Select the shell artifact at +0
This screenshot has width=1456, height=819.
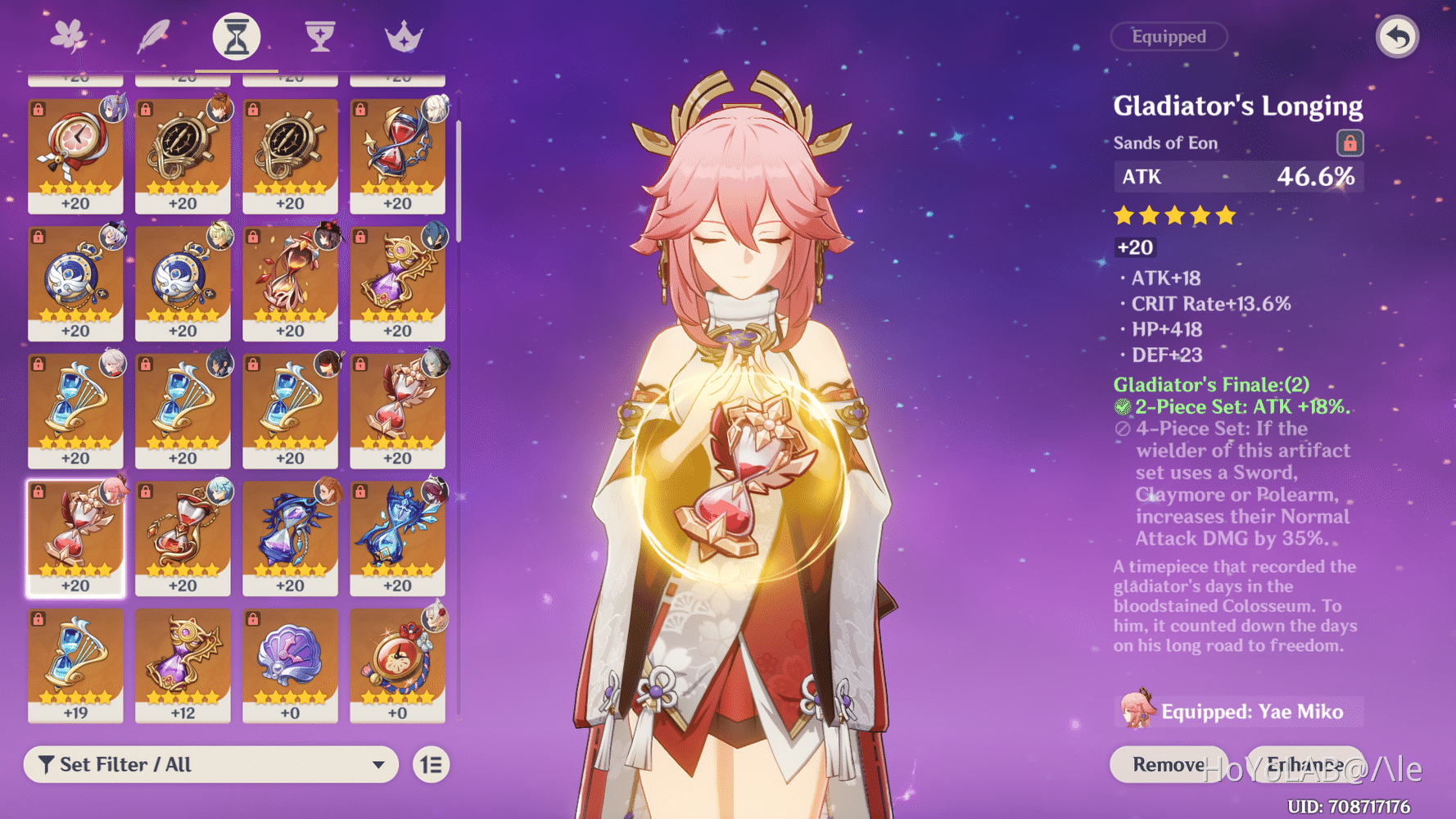point(291,663)
